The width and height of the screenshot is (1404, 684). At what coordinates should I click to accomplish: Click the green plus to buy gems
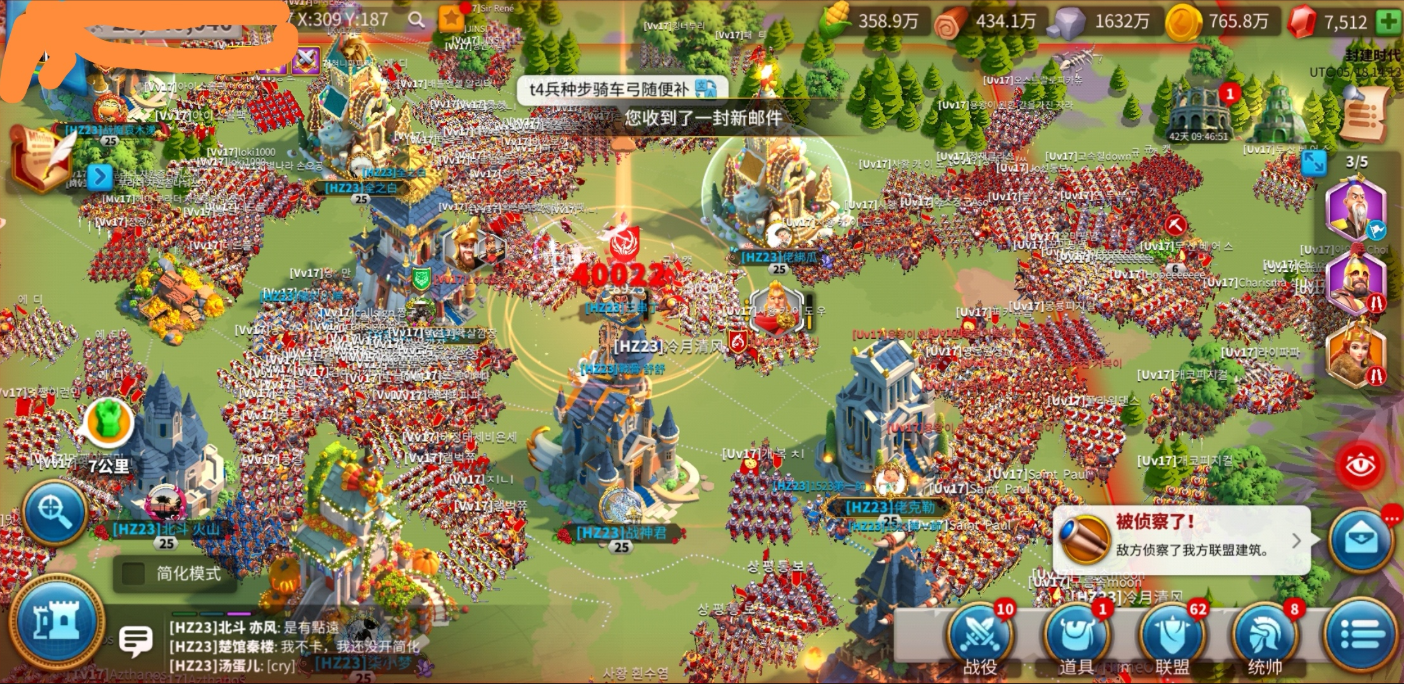tap(1388, 22)
